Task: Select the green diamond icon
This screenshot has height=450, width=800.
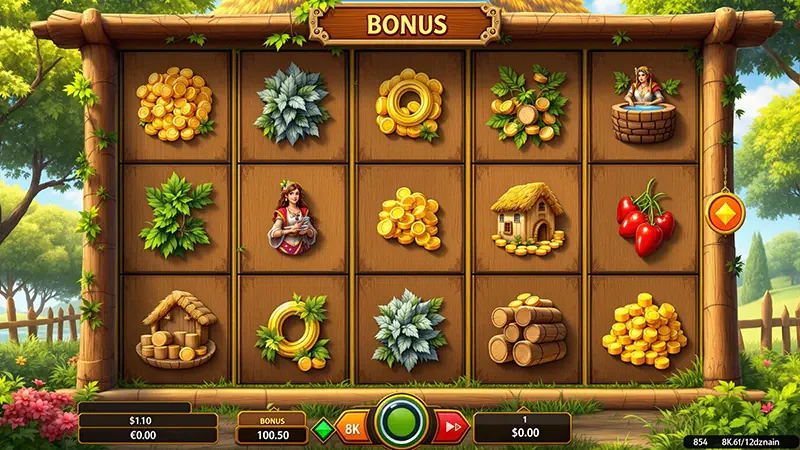Action: pos(322,428)
